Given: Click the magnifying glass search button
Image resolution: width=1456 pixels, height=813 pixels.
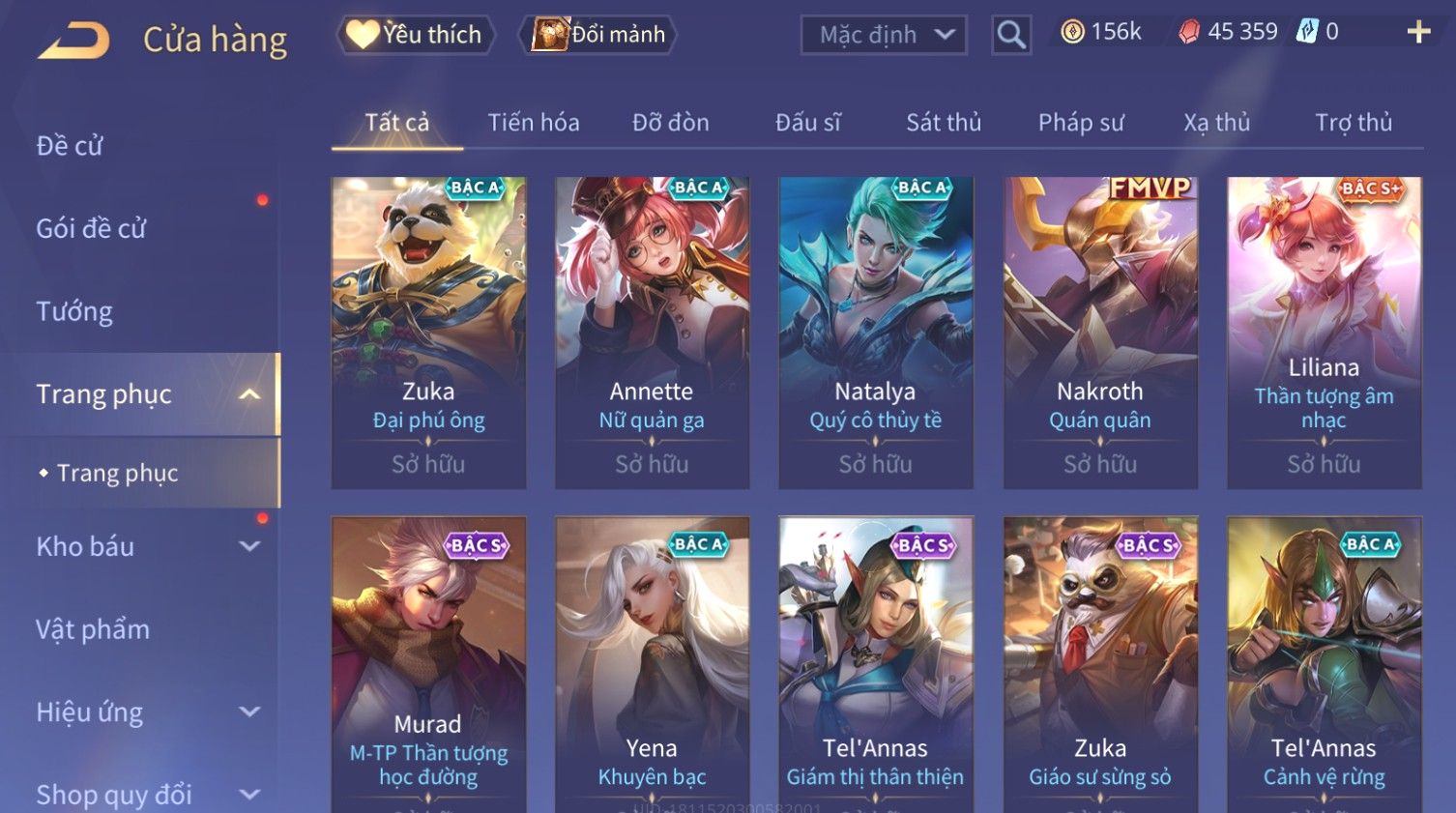Looking at the screenshot, I should click(x=1011, y=36).
